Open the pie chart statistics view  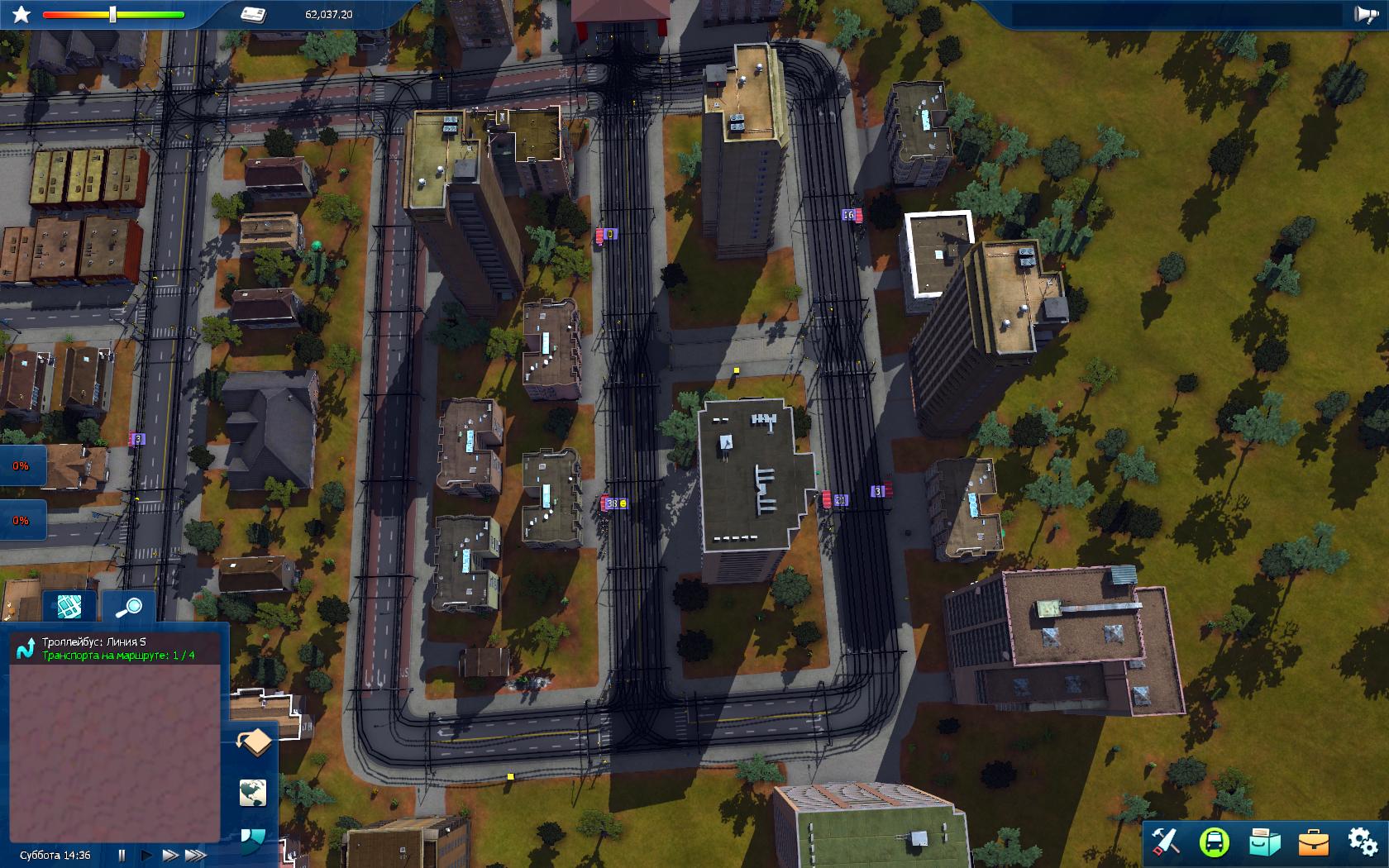point(253,840)
